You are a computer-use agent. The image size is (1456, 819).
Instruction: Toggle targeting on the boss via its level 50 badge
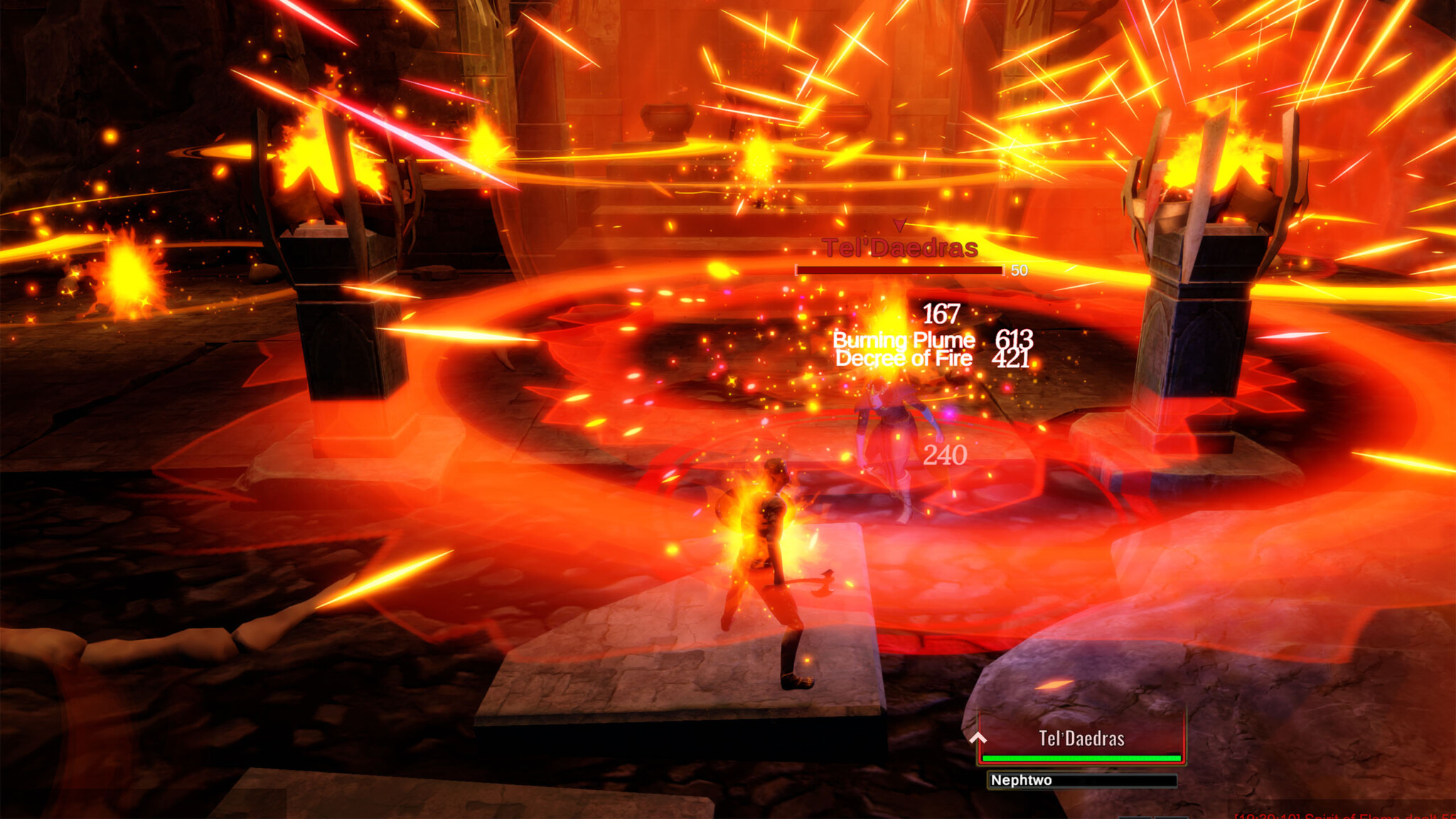click(x=1018, y=271)
